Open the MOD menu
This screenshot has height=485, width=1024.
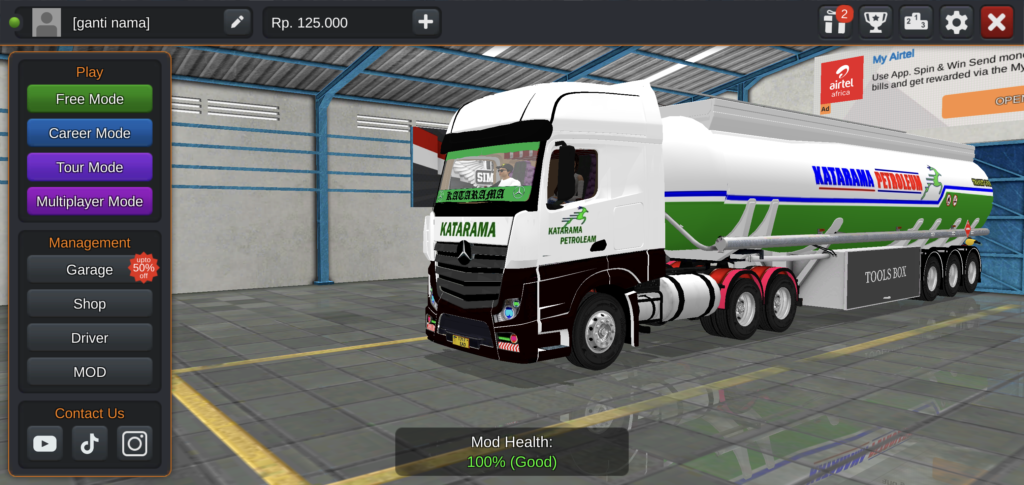90,372
